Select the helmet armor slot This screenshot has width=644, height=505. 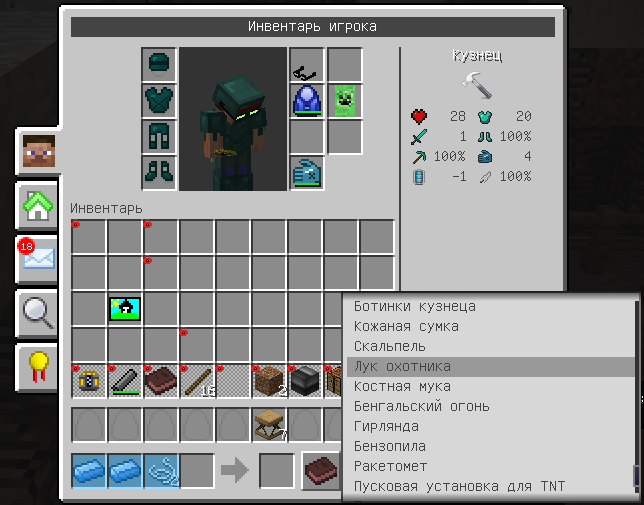coord(158,65)
